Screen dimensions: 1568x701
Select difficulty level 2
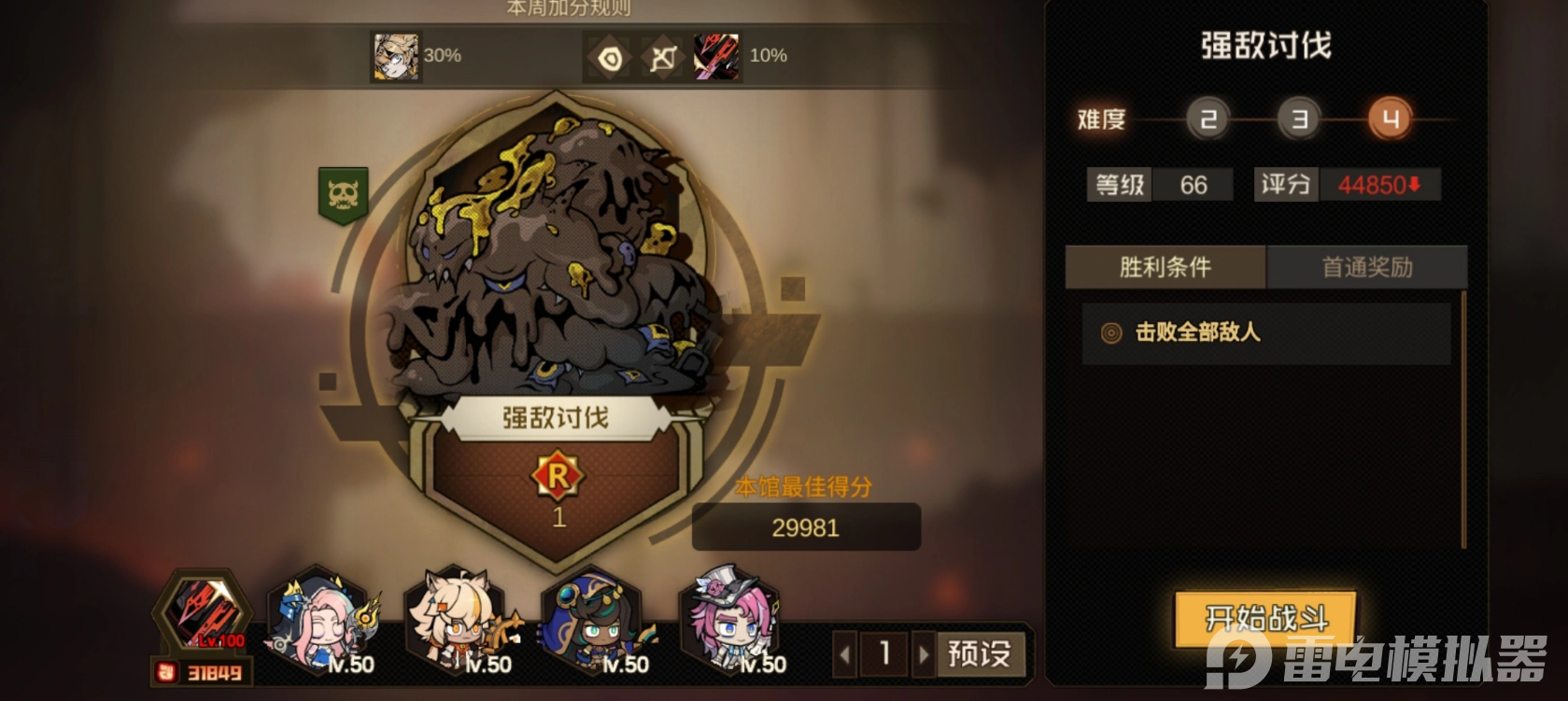tap(1208, 119)
